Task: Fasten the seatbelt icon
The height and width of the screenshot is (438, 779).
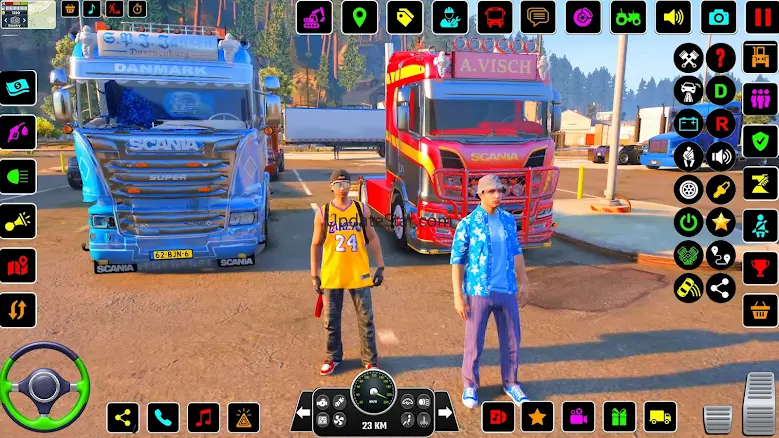Action: click(x=760, y=225)
